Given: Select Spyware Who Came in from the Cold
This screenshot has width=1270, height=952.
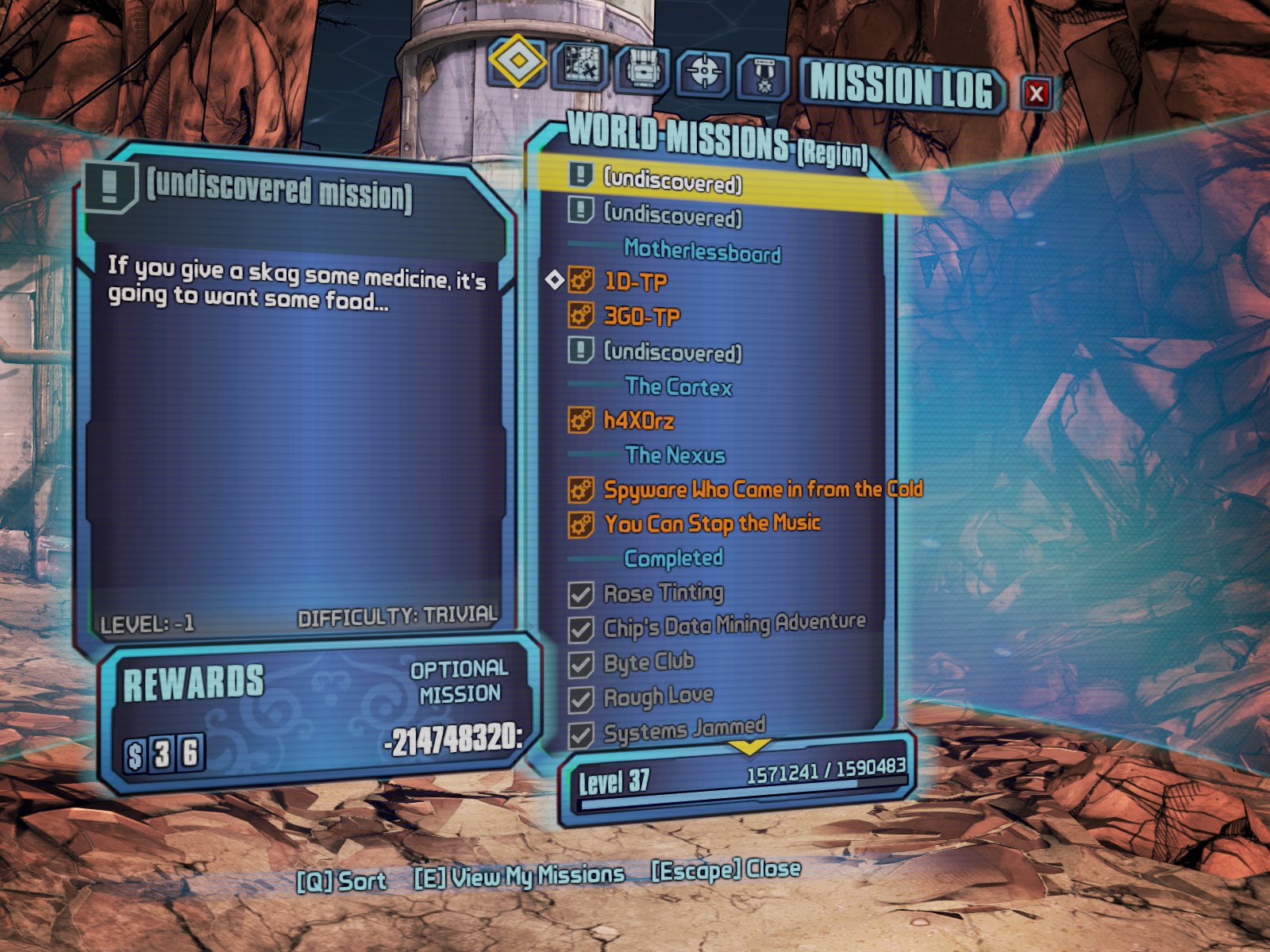Looking at the screenshot, I should point(762,489).
